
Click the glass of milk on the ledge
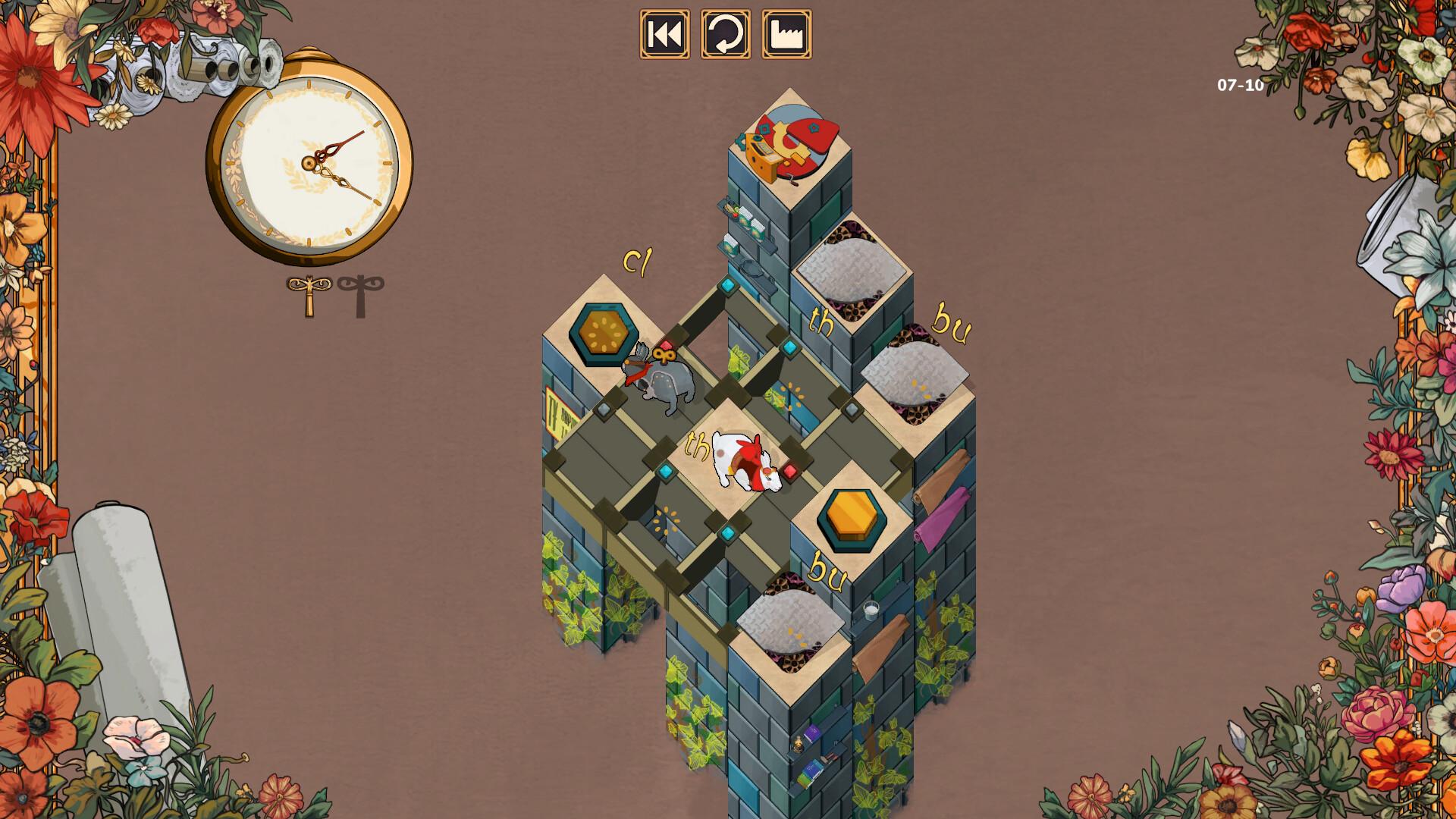click(872, 610)
